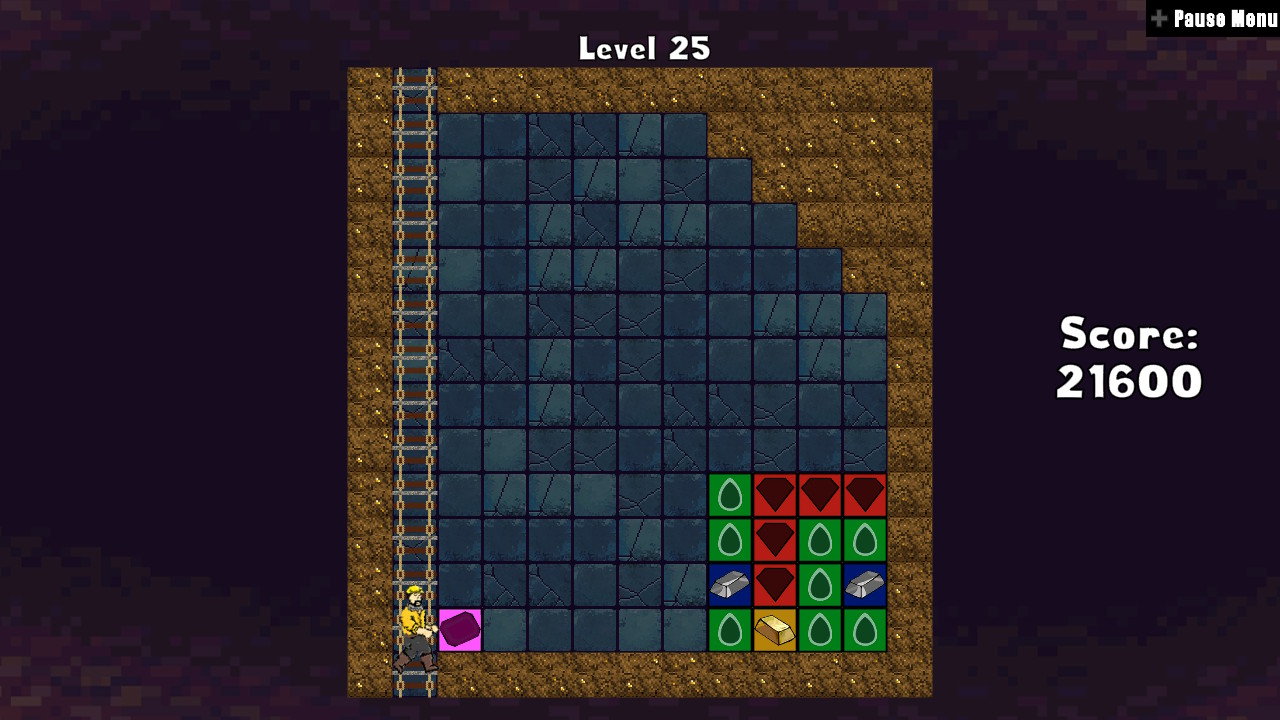Click the gold ingot tile in the bottom row

click(773, 628)
